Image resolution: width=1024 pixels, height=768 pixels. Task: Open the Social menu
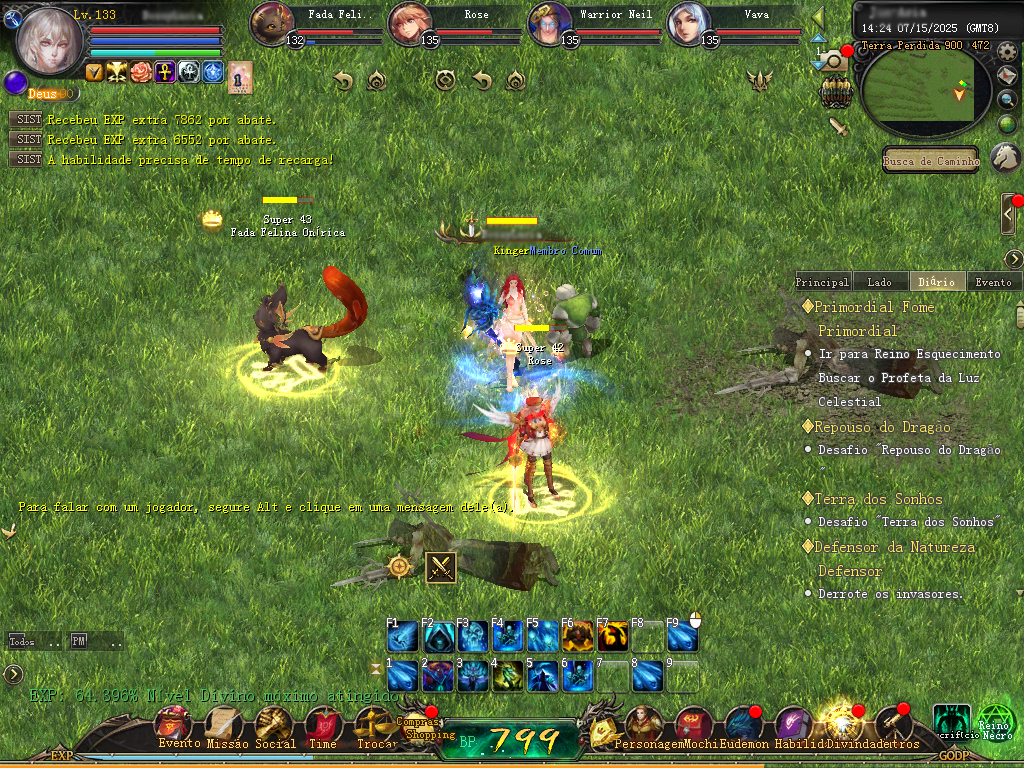coord(274,725)
